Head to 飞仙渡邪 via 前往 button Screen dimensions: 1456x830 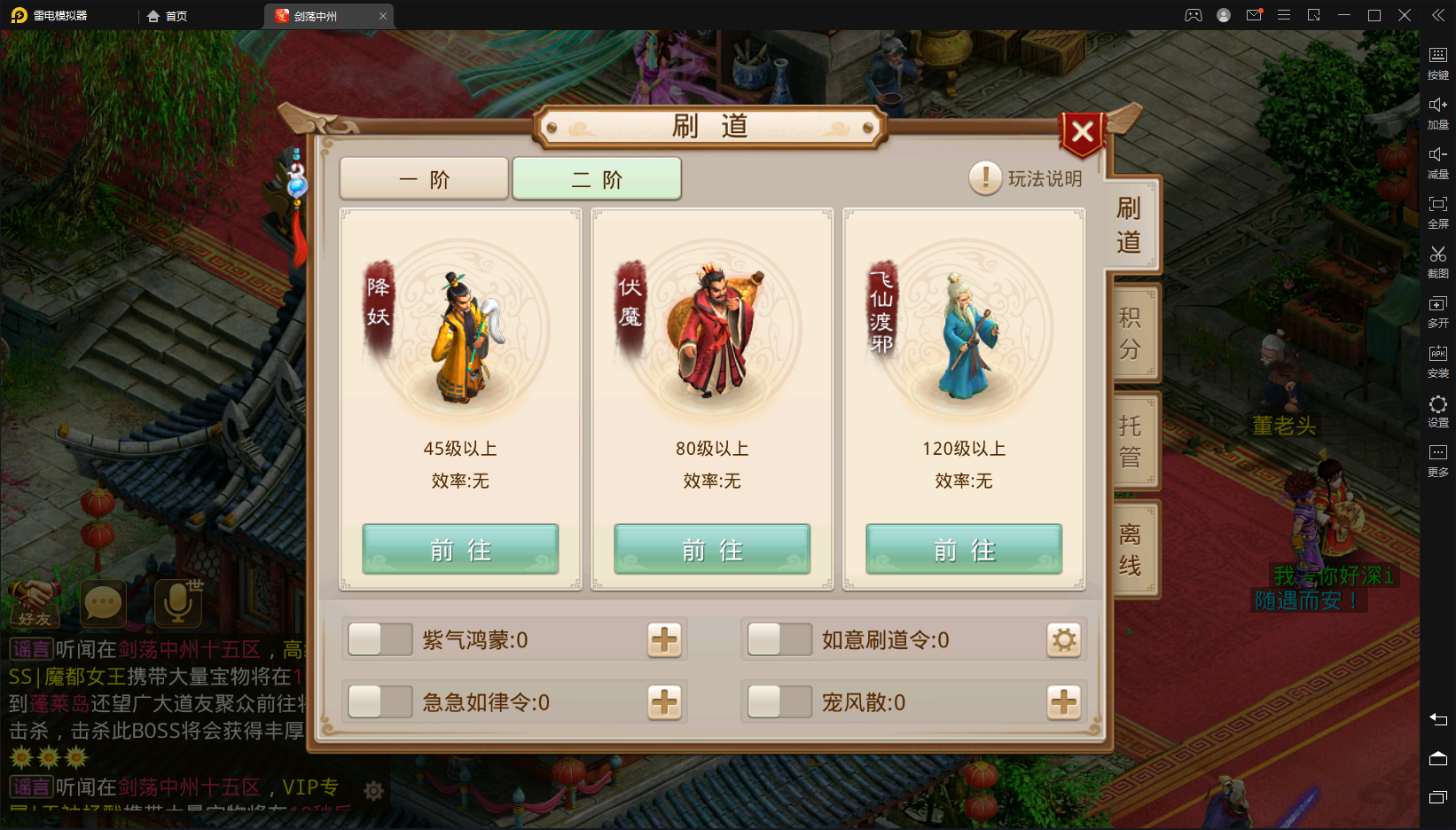964,550
